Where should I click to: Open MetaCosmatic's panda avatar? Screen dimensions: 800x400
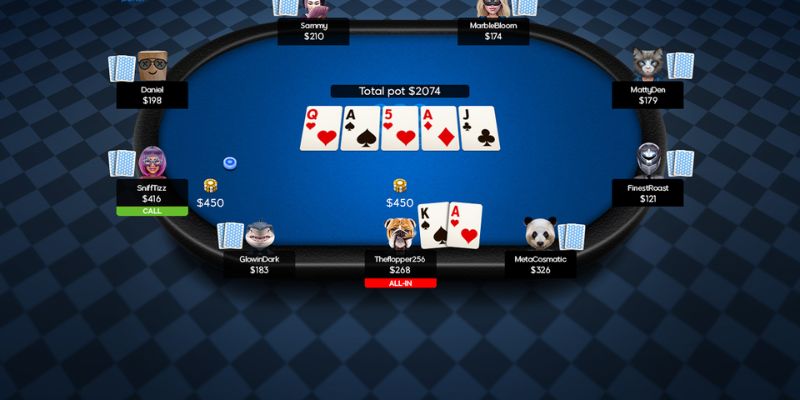click(x=540, y=233)
